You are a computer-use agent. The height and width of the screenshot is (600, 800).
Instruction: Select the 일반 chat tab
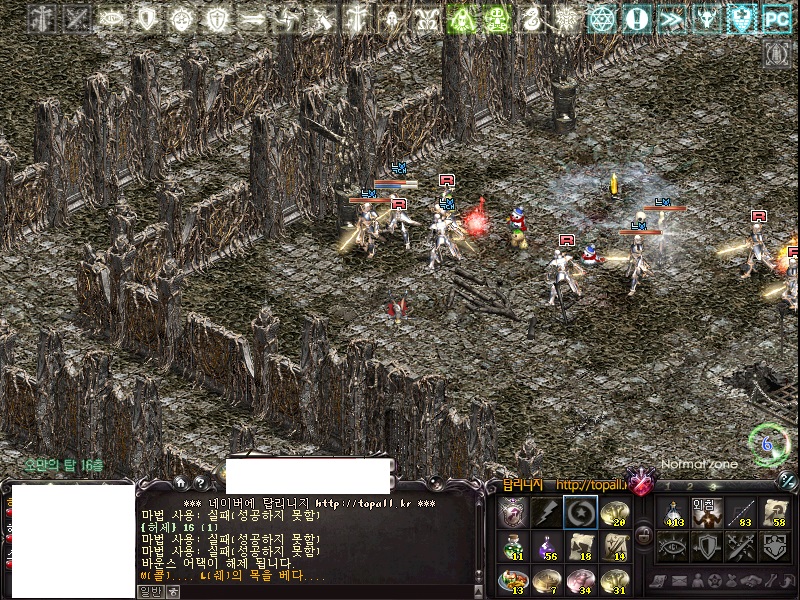point(149,592)
